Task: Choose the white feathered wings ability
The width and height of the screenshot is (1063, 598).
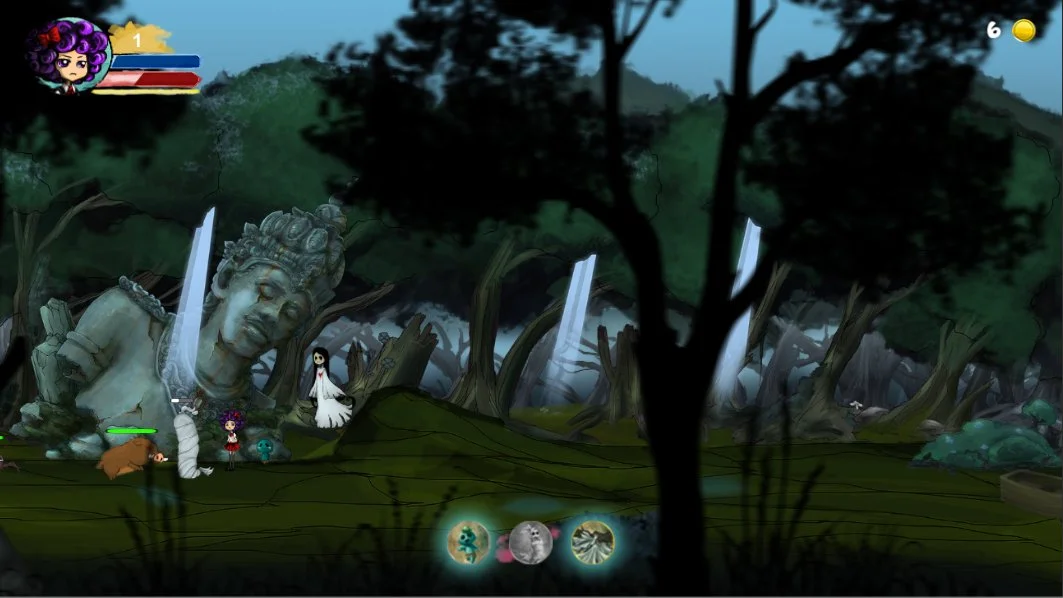Action: point(592,542)
